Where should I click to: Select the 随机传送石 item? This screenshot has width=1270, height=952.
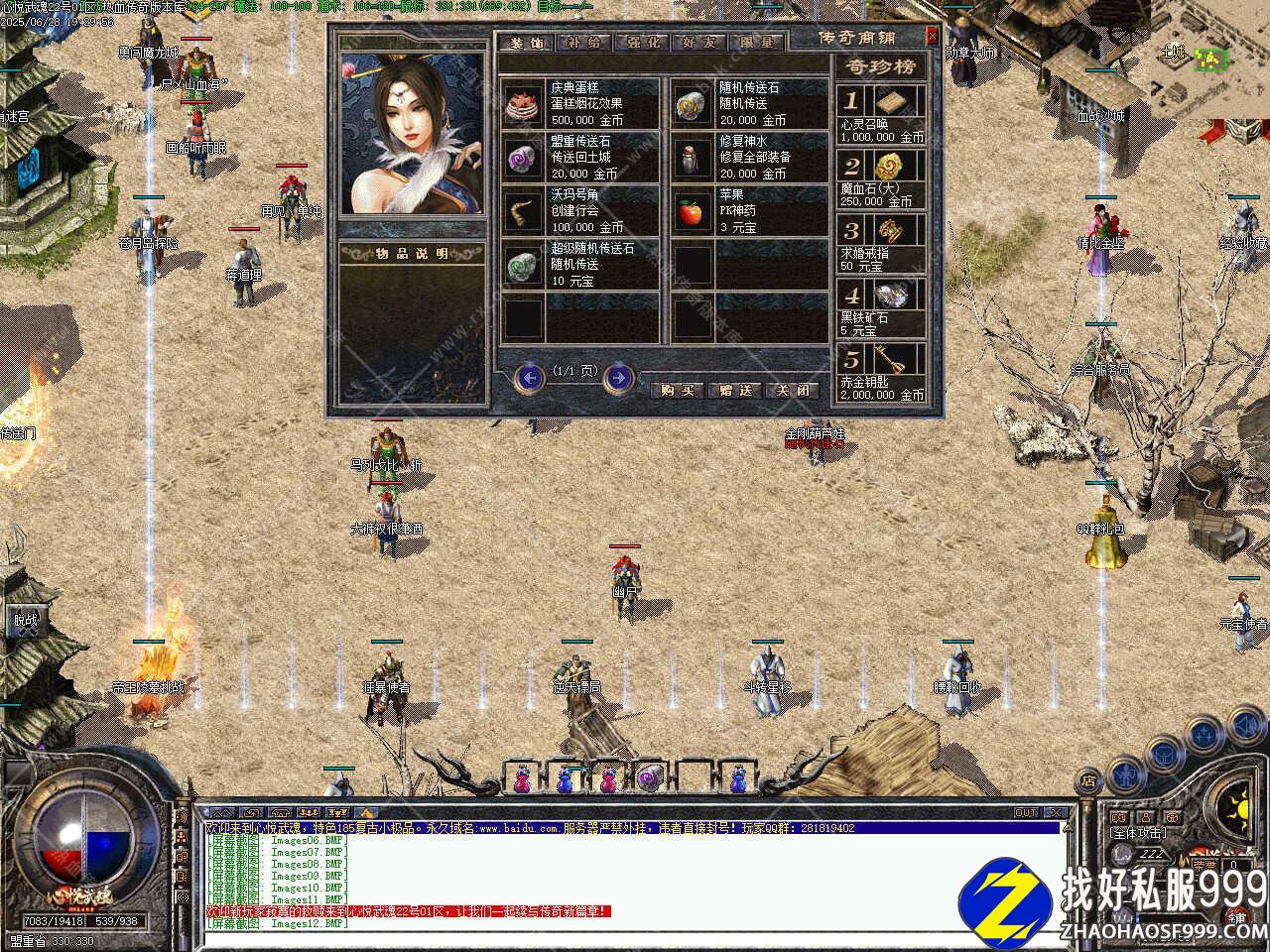click(x=692, y=102)
